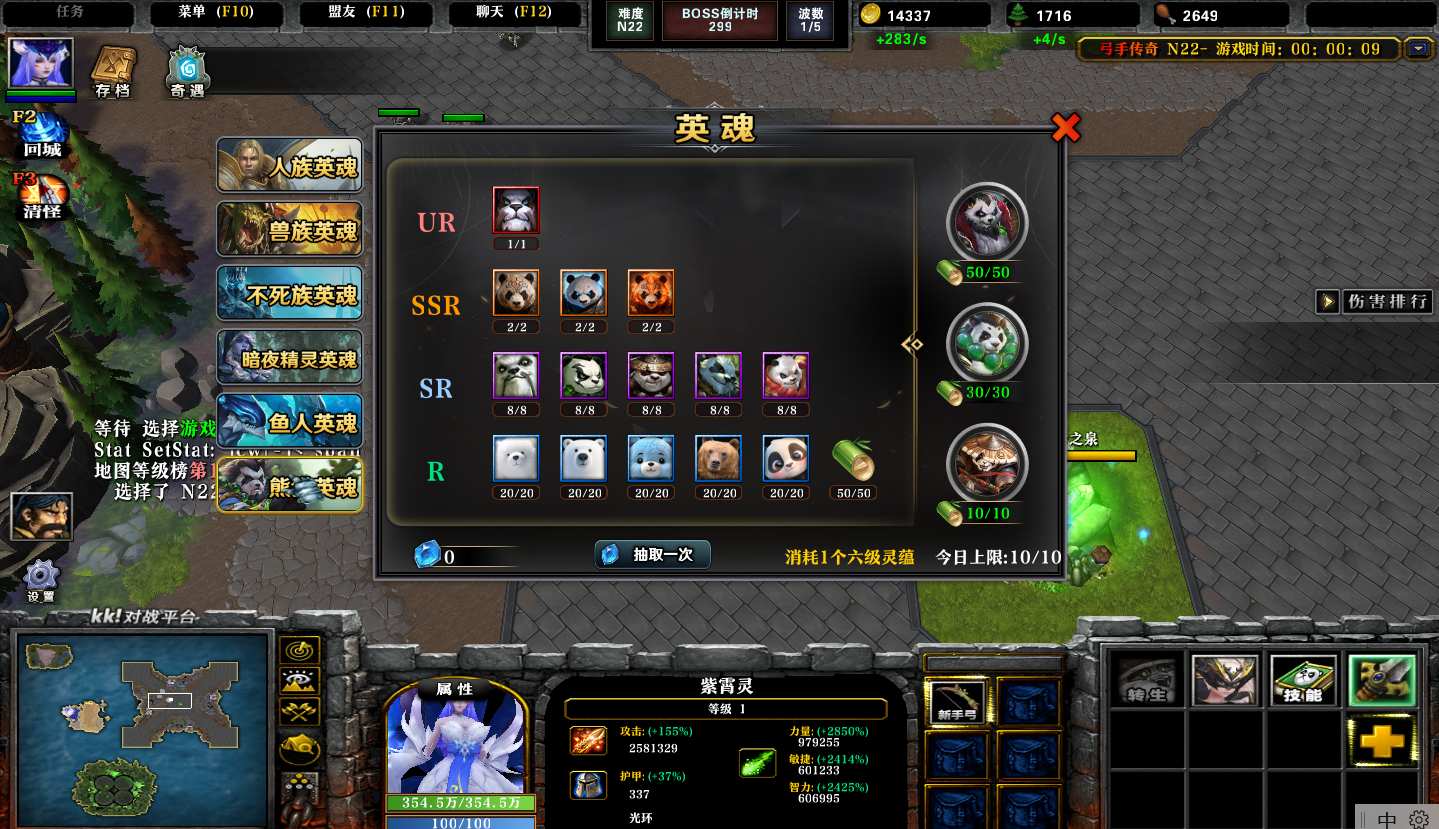Screen dimensions: 1439x829
Task: Select the UR panda hero soul
Action: 516,211
